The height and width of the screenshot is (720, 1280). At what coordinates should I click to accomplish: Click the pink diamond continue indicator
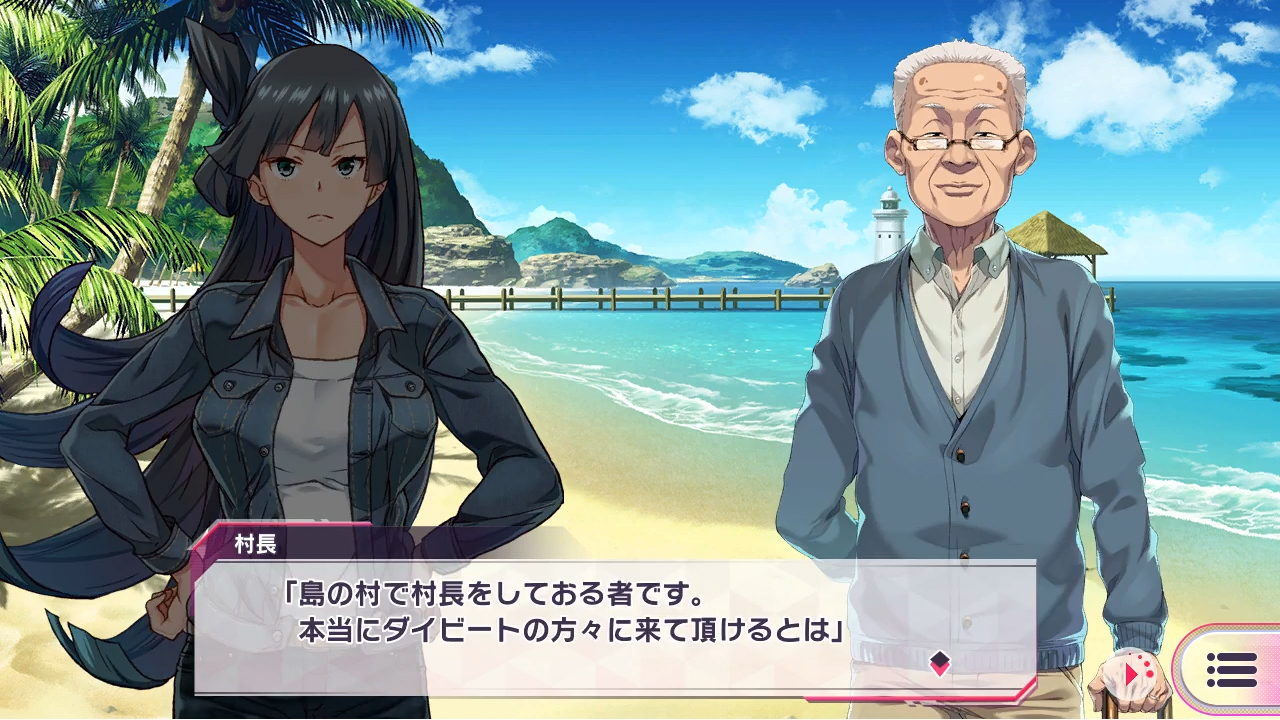click(939, 663)
